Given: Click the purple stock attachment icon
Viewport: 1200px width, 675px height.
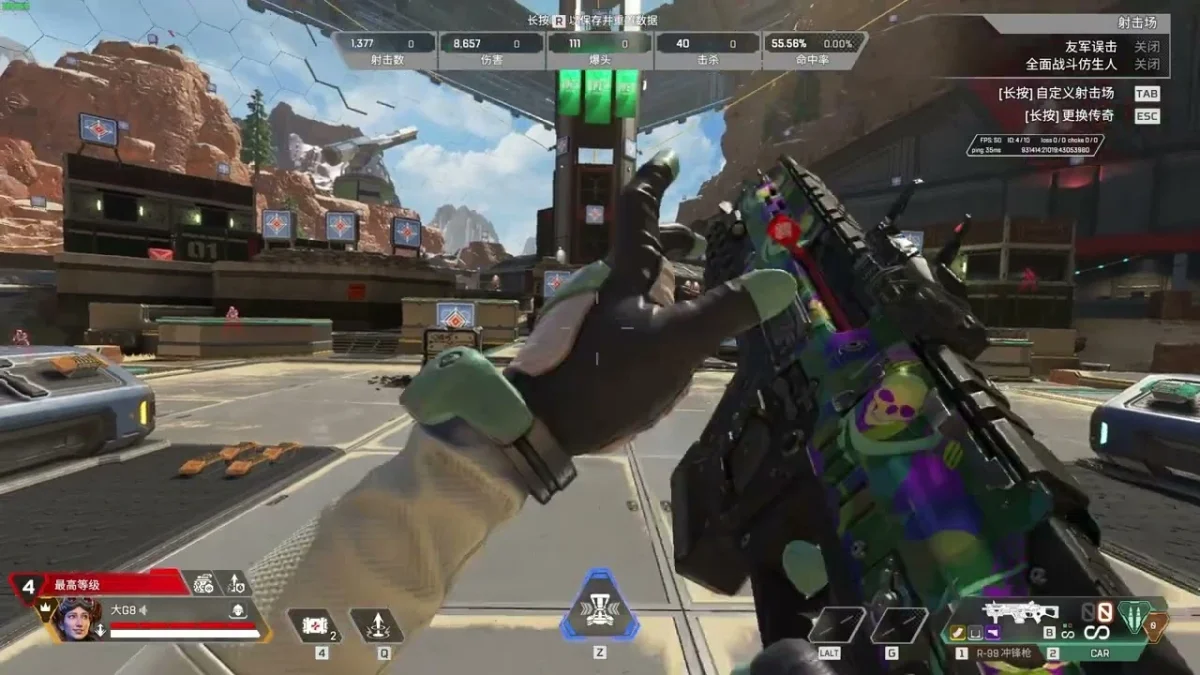Looking at the screenshot, I should pyautogui.click(x=993, y=631).
